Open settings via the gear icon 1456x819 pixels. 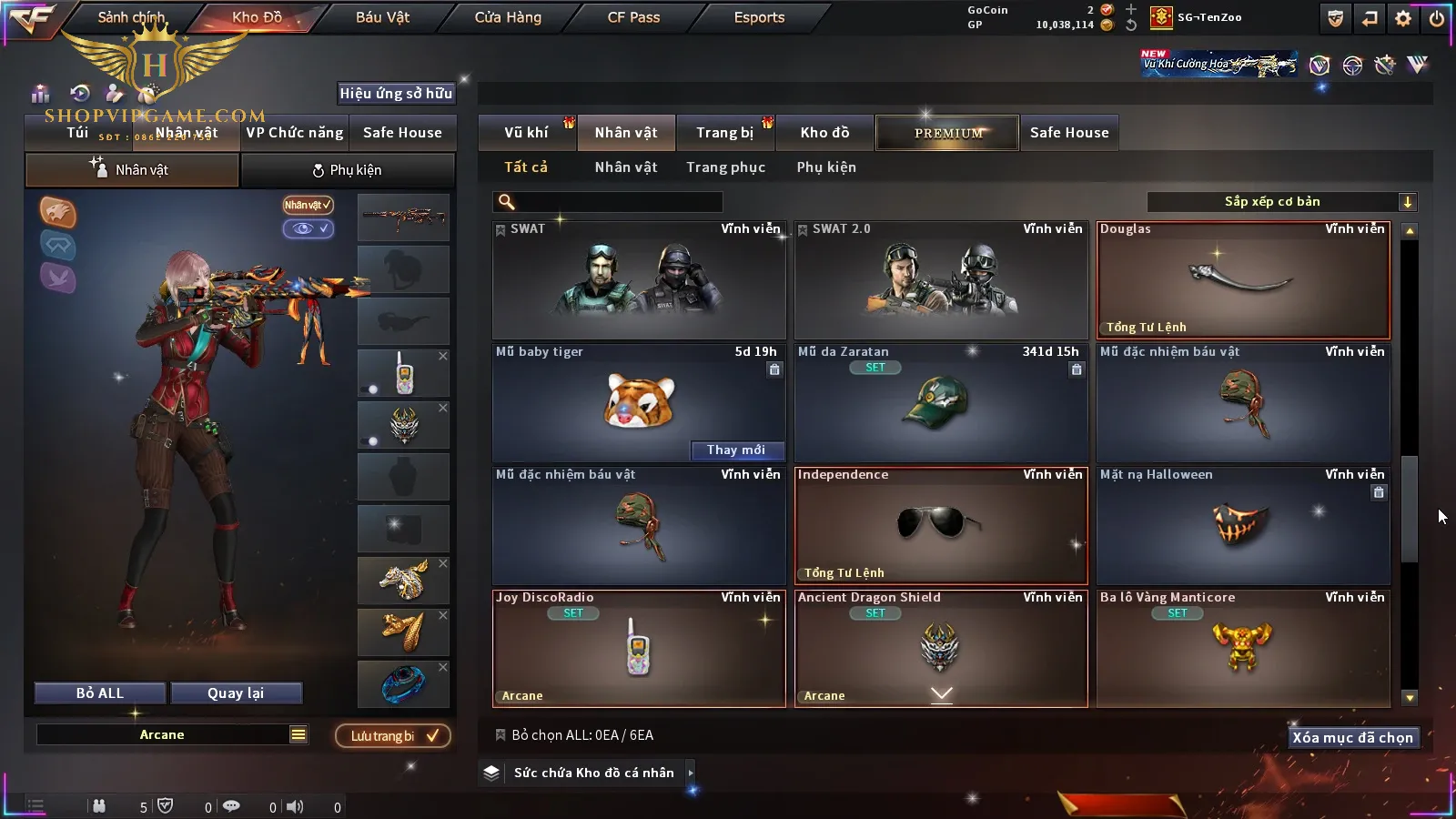click(1403, 18)
